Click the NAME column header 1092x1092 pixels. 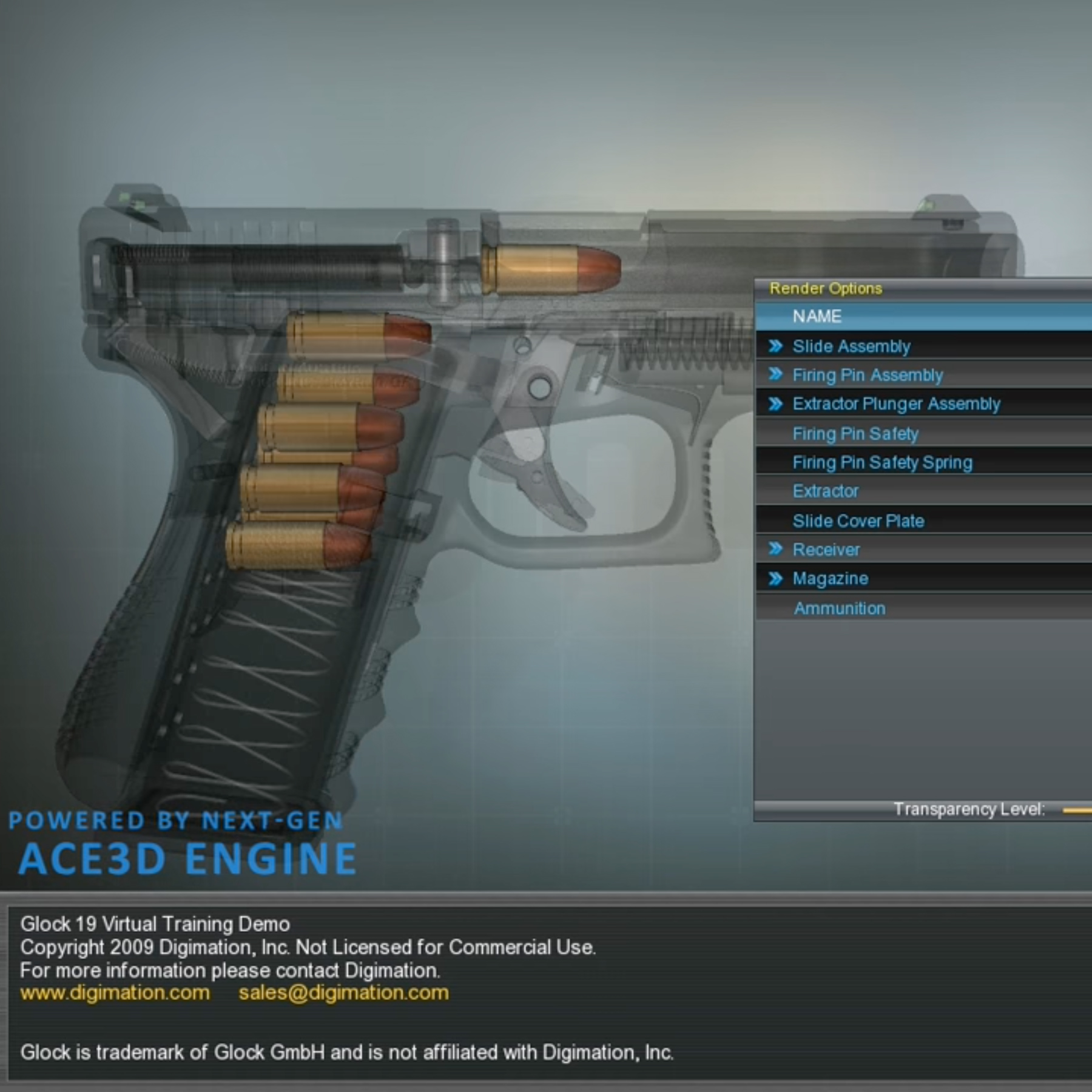pos(817,317)
